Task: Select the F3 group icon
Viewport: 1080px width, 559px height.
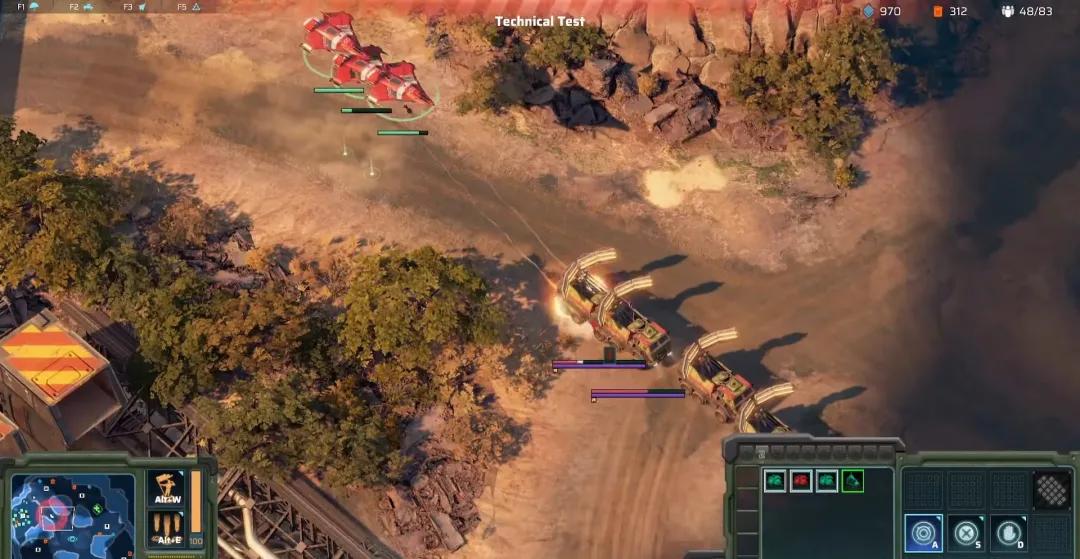Action: tap(140, 6)
